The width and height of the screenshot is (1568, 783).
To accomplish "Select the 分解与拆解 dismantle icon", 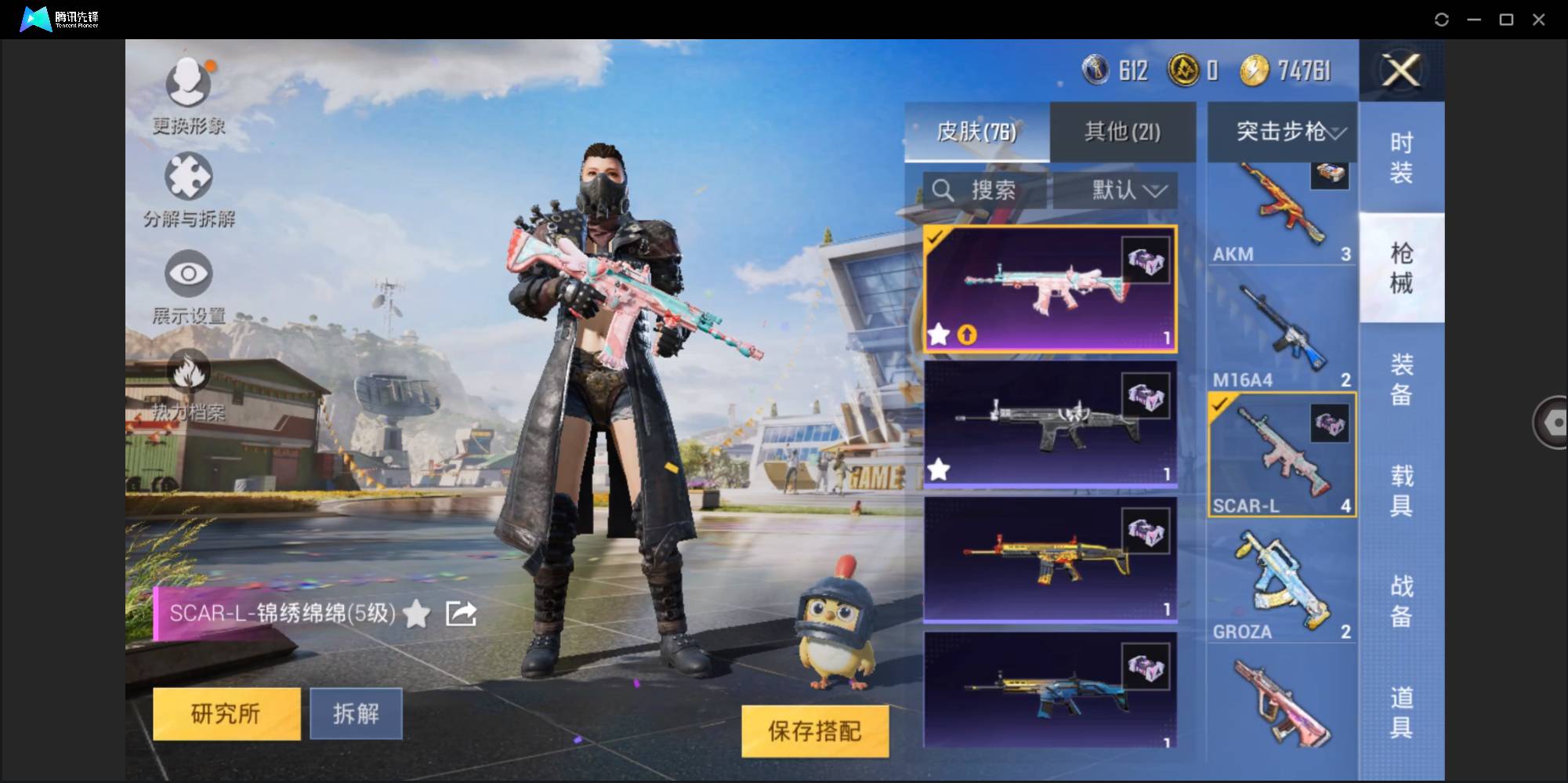I will tap(187, 176).
